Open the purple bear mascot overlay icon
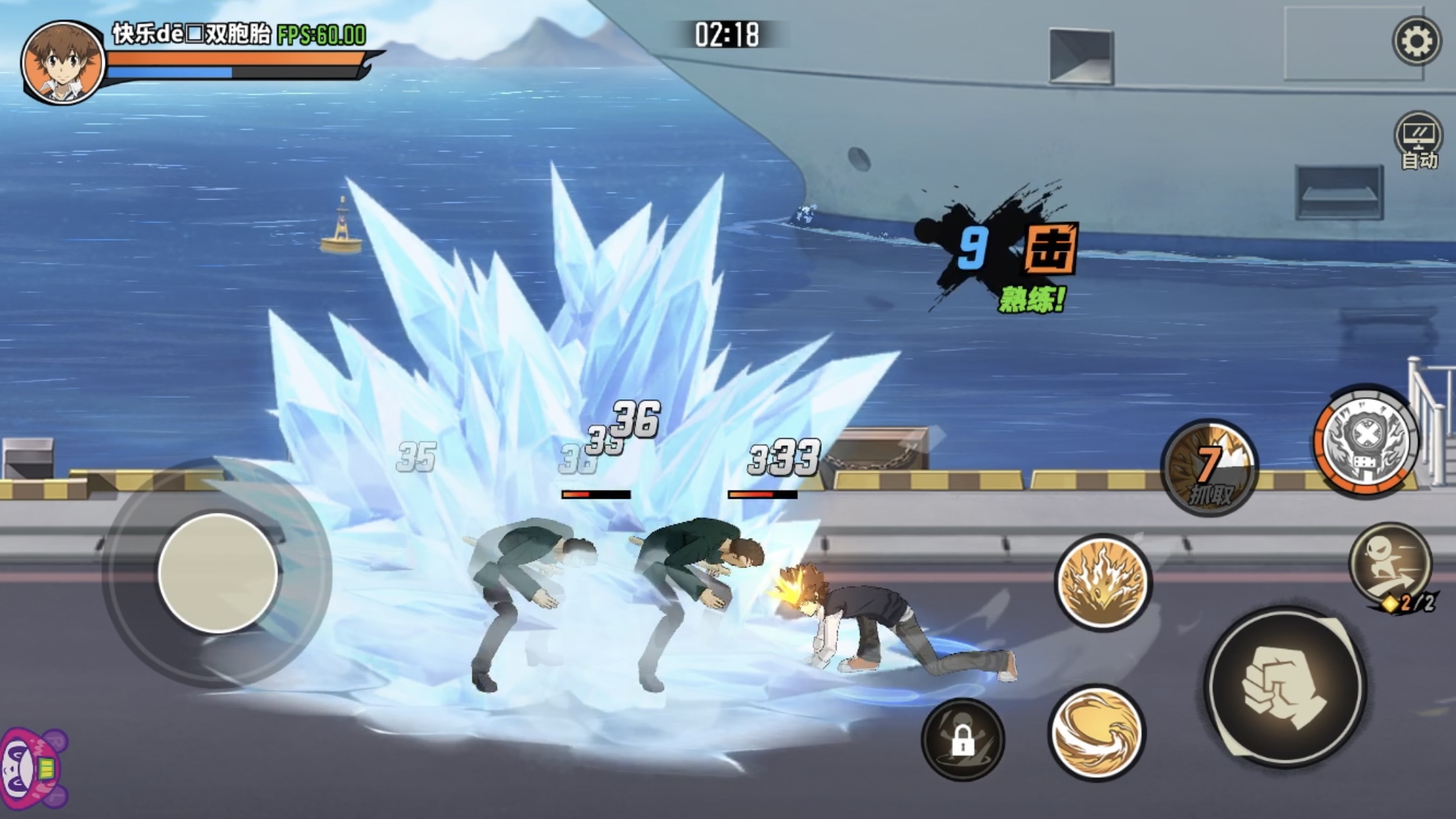 click(x=31, y=768)
